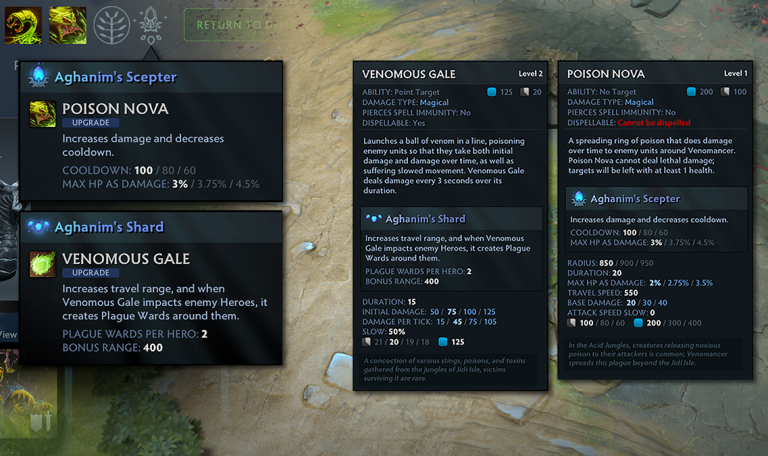The width and height of the screenshot is (768, 456).
Task: Select the Plague Ward ability icon
Action: pos(21,25)
